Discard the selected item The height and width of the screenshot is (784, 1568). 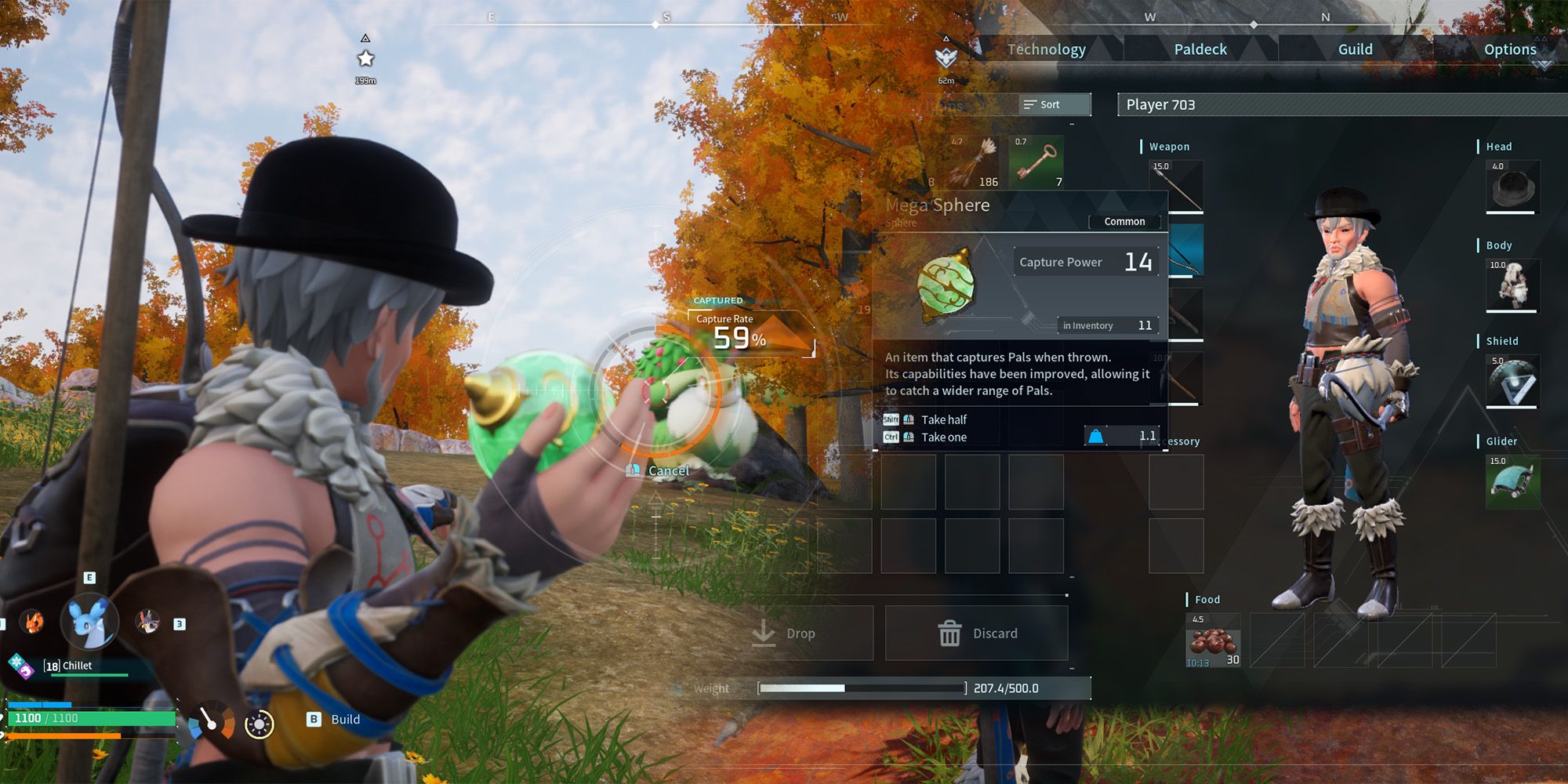pos(977,633)
